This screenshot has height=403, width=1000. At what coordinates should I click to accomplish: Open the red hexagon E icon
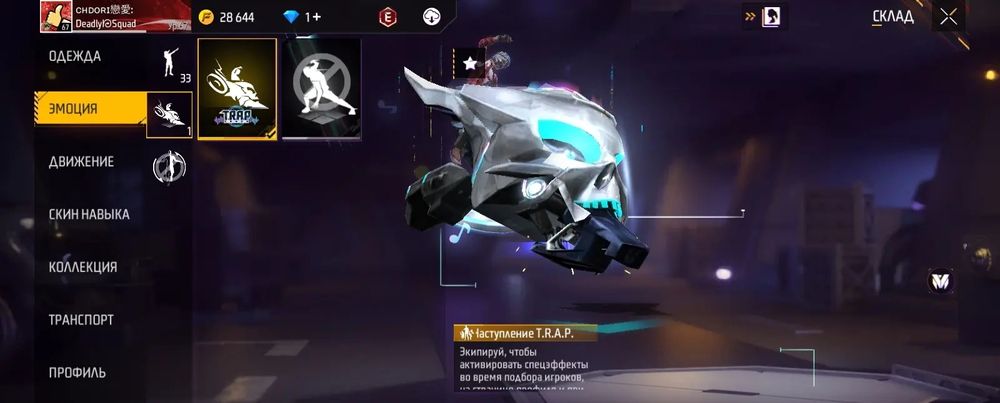(x=387, y=17)
